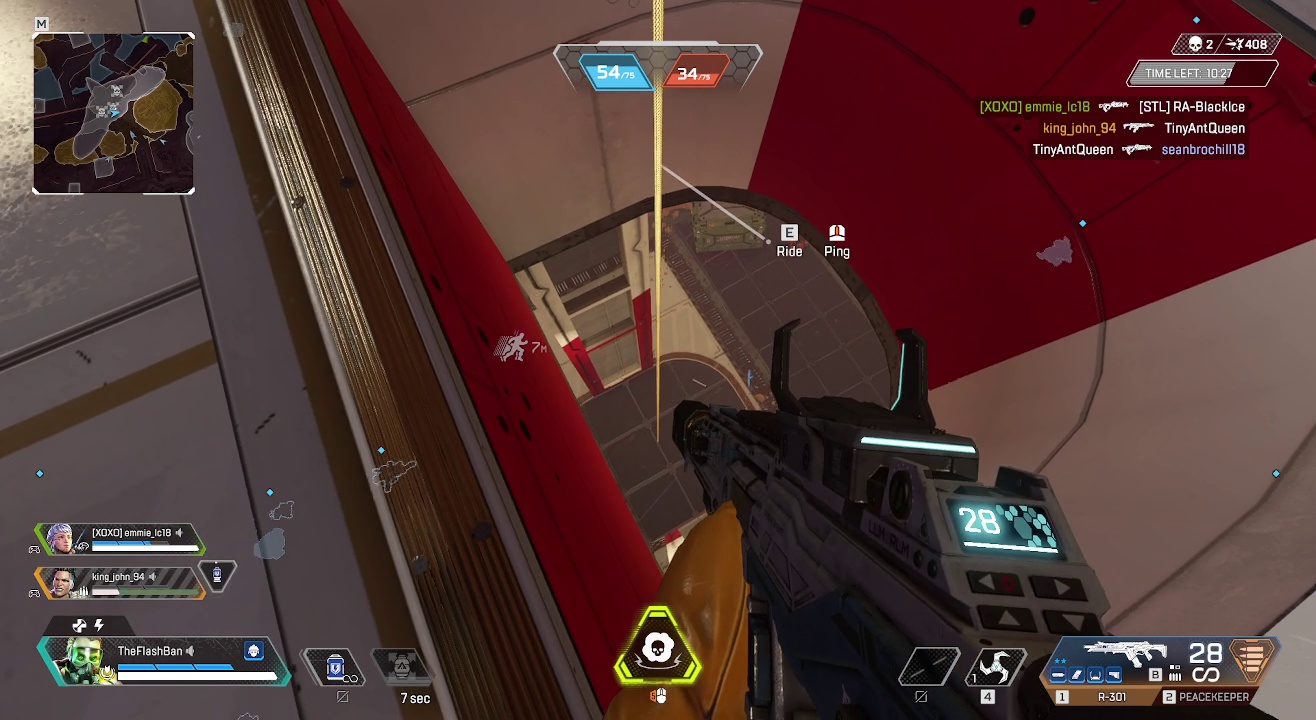Click the minimap in the top left
This screenshot has height=720, width=1316.
(x=113, y=113)
